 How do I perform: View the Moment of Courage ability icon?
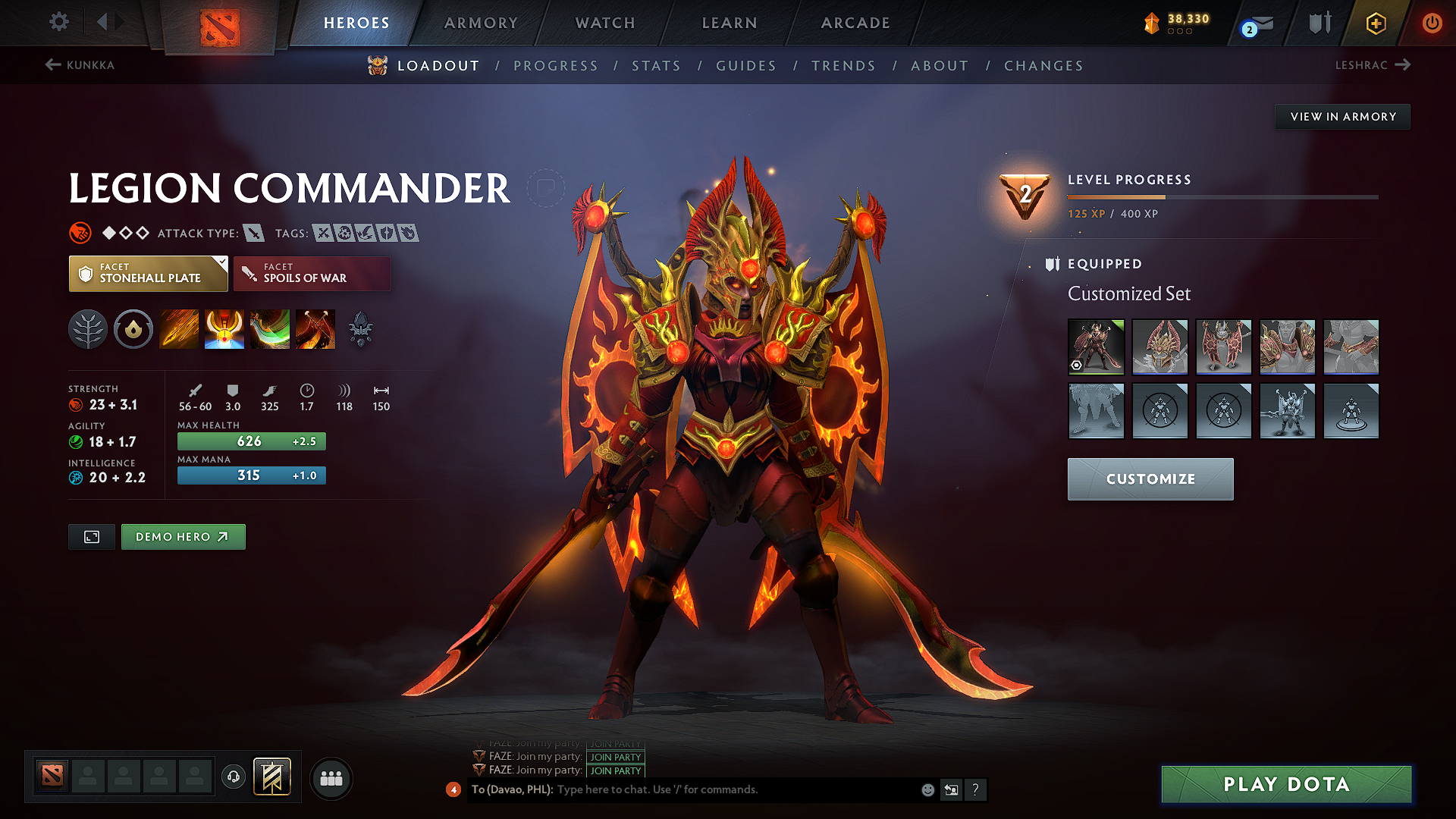pos(269,328)
